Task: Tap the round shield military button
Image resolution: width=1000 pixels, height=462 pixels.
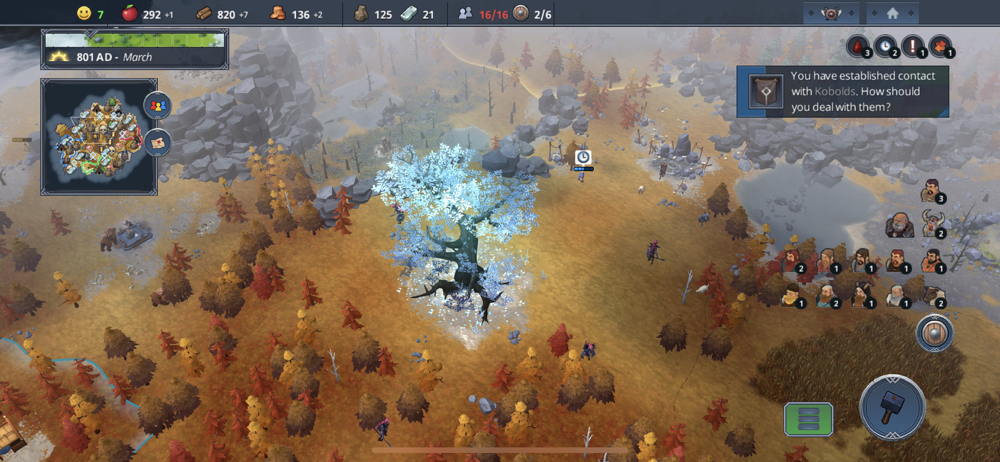Action: pos(934,333)
